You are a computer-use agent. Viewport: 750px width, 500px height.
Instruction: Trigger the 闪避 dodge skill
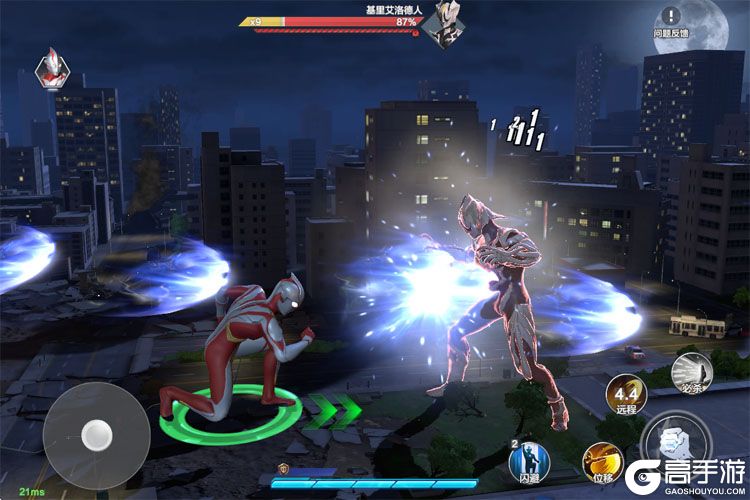tap(529, 462)
